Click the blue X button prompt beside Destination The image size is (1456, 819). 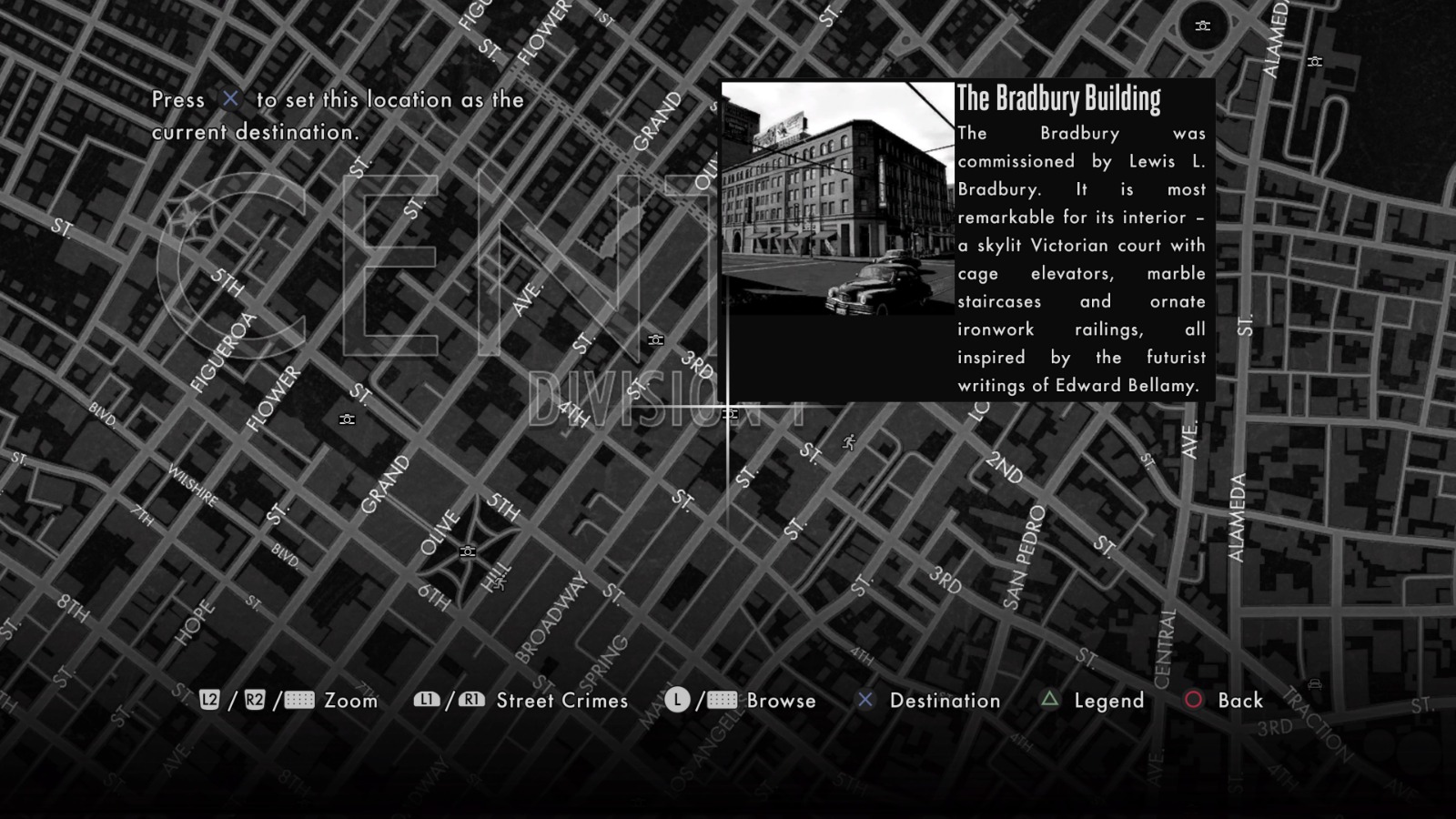(864, 701)
